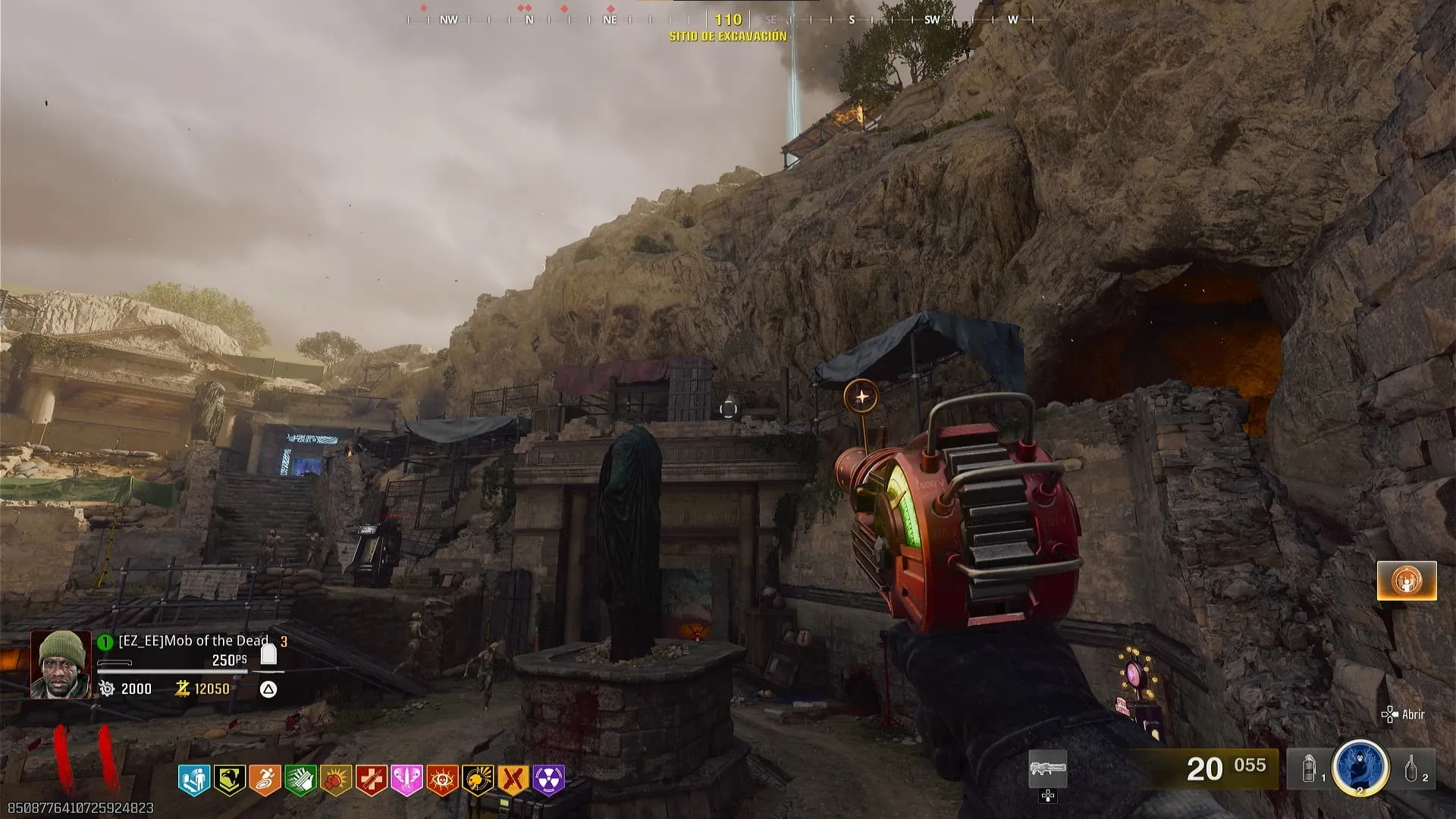Click the purple radiation symbol perk

coord(549,780)
